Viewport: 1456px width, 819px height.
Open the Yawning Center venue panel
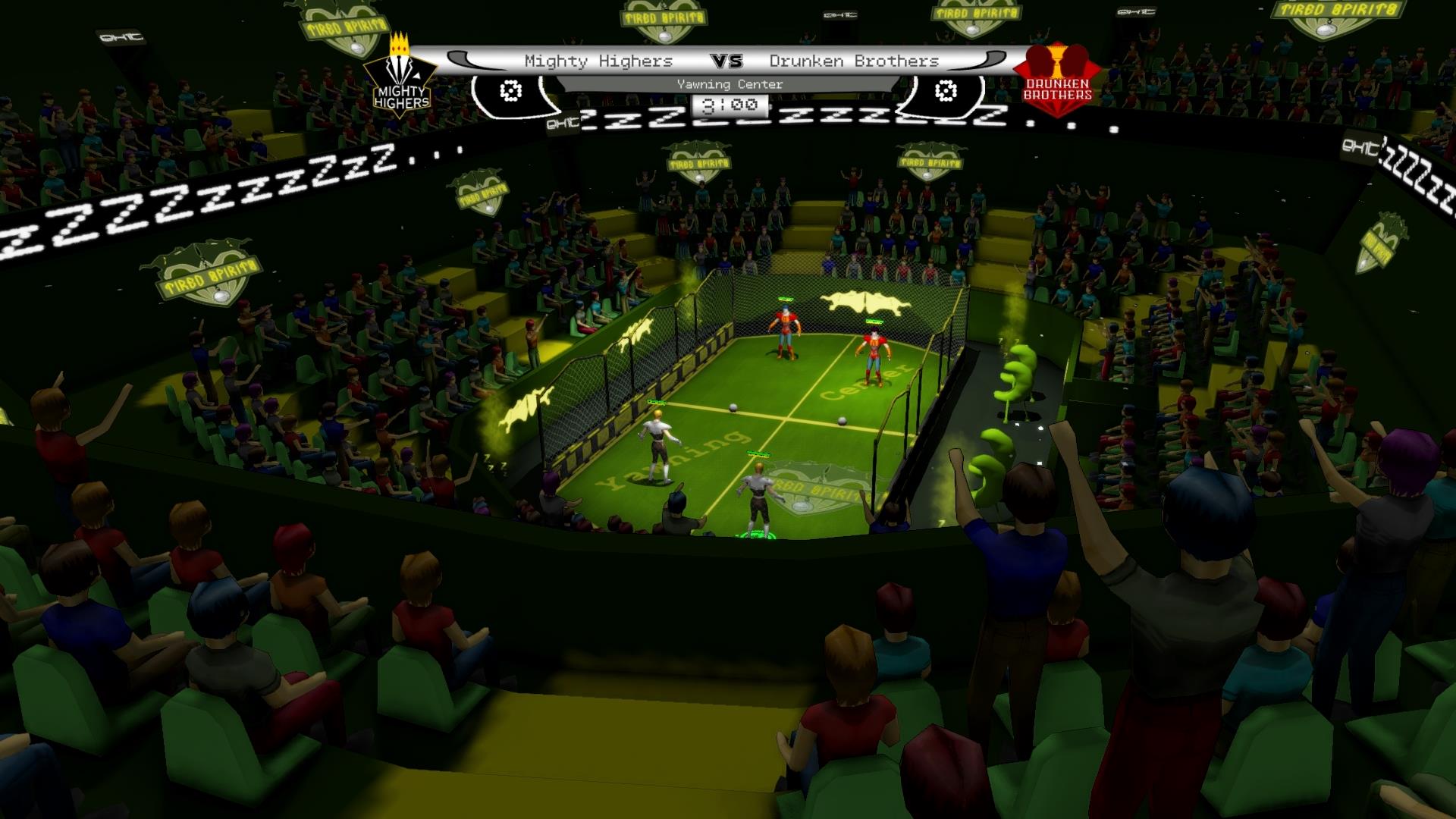(728, 84)
